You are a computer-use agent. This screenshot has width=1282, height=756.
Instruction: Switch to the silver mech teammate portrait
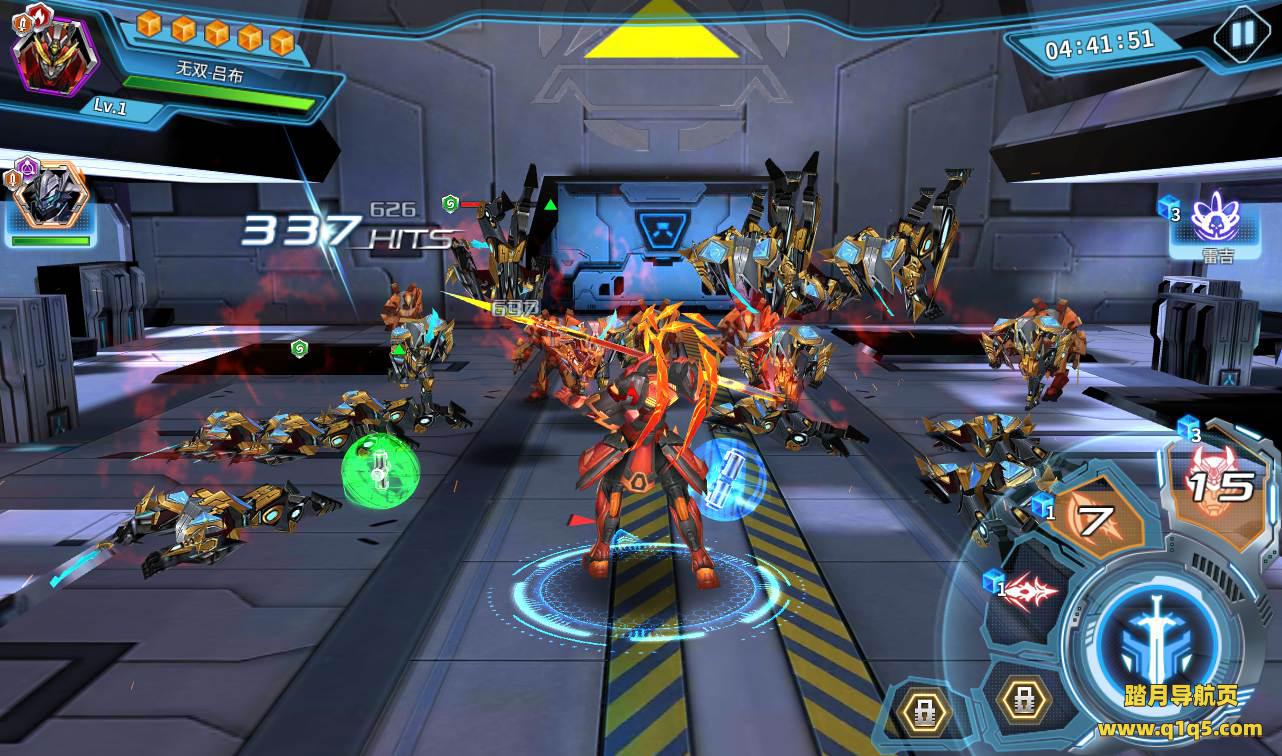click(x=50, y=199)
